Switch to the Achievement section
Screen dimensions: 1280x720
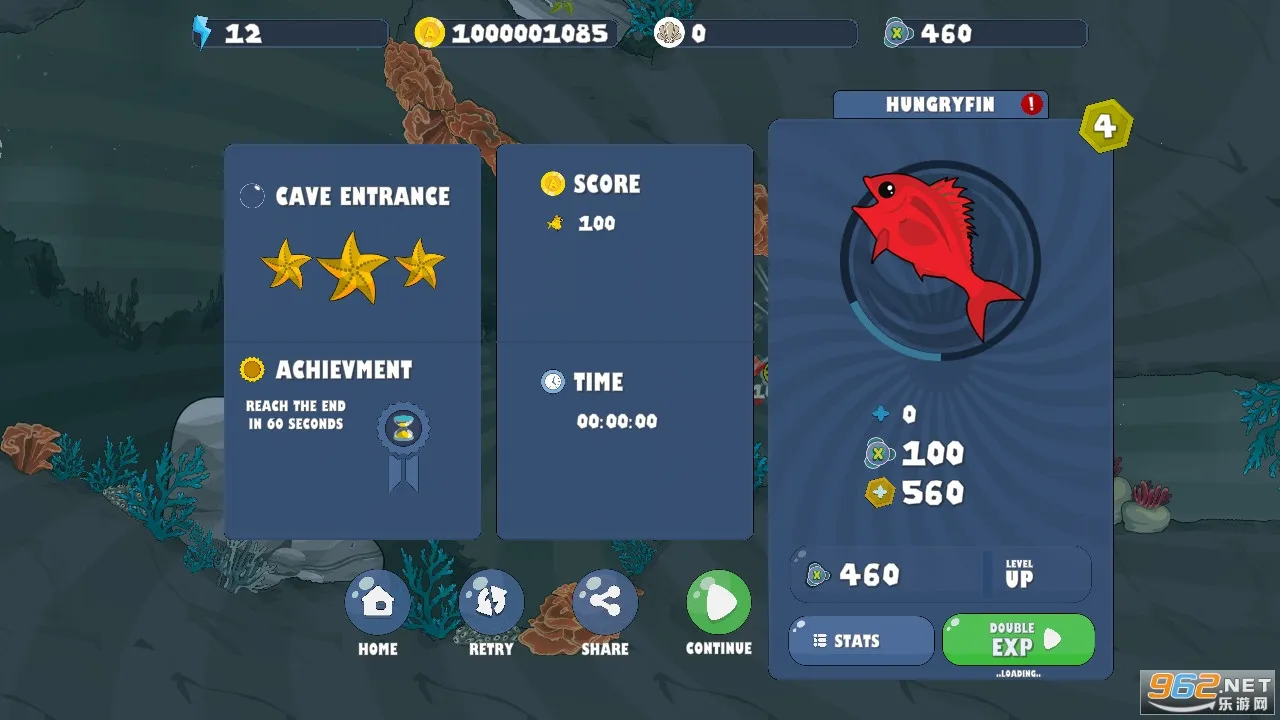[x=344, y=370]
